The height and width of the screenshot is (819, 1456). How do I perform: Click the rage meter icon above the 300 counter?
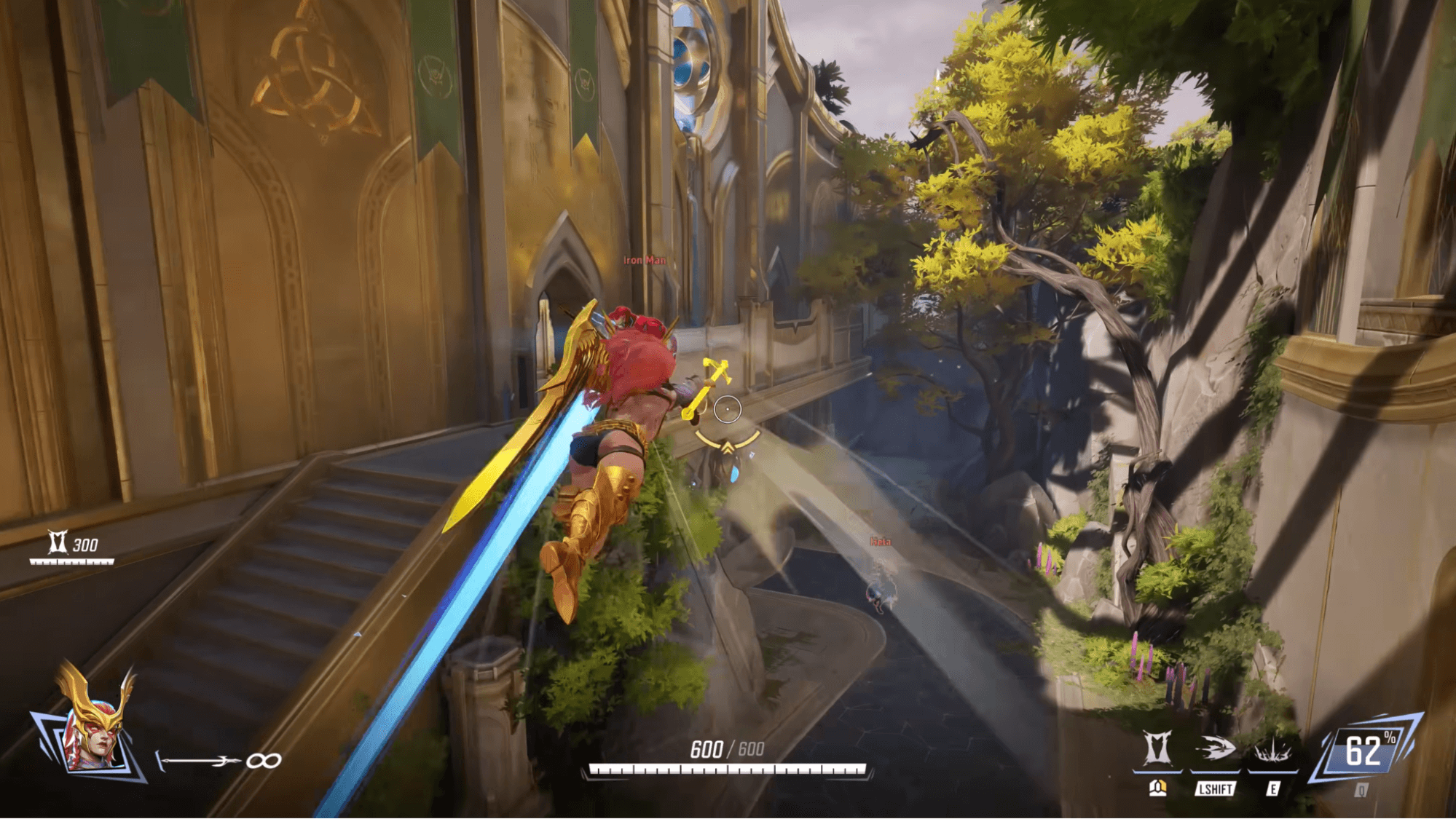click(59, 541)
